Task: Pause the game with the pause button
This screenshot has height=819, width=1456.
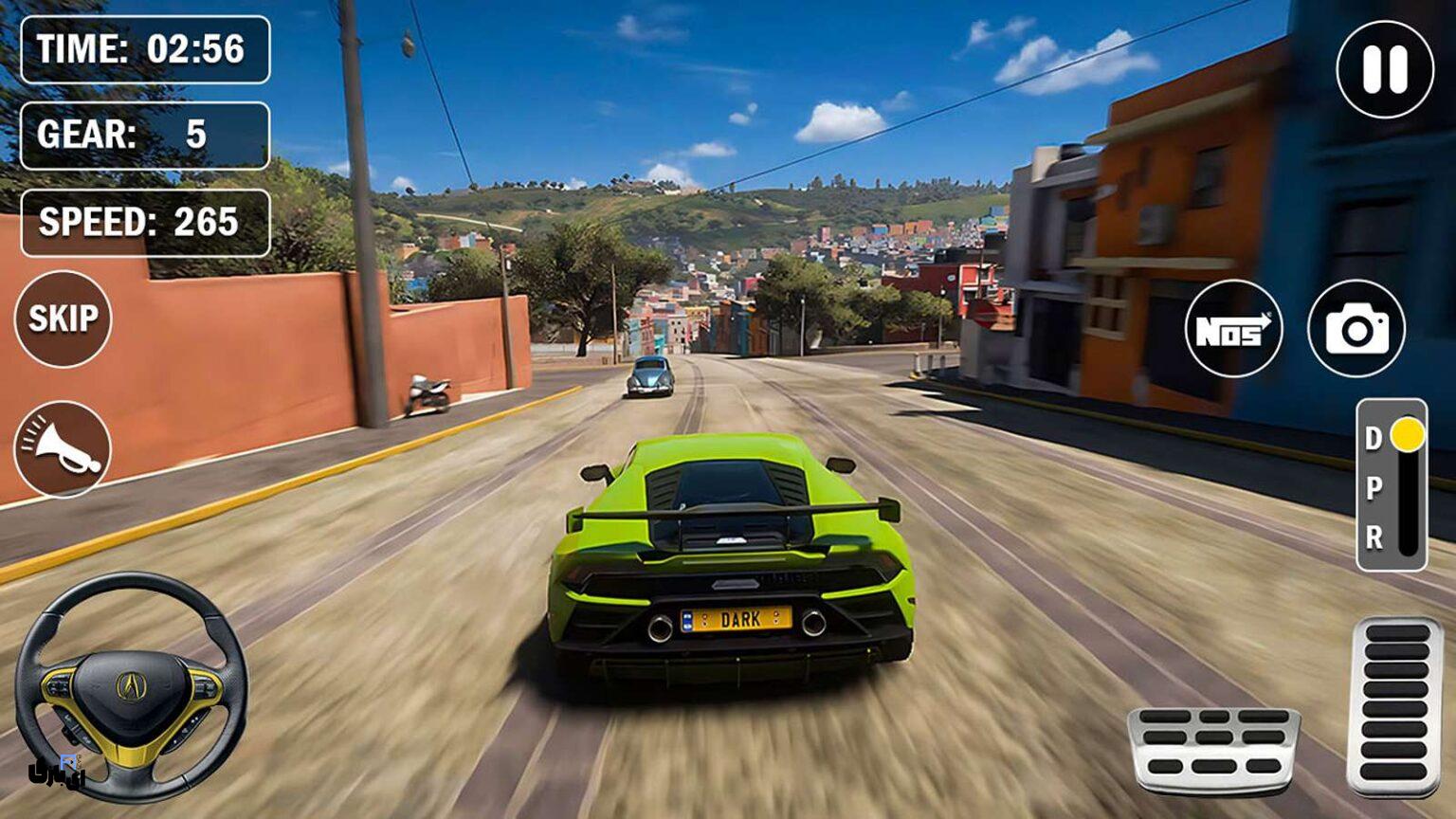Action: tap(1385, 69)
